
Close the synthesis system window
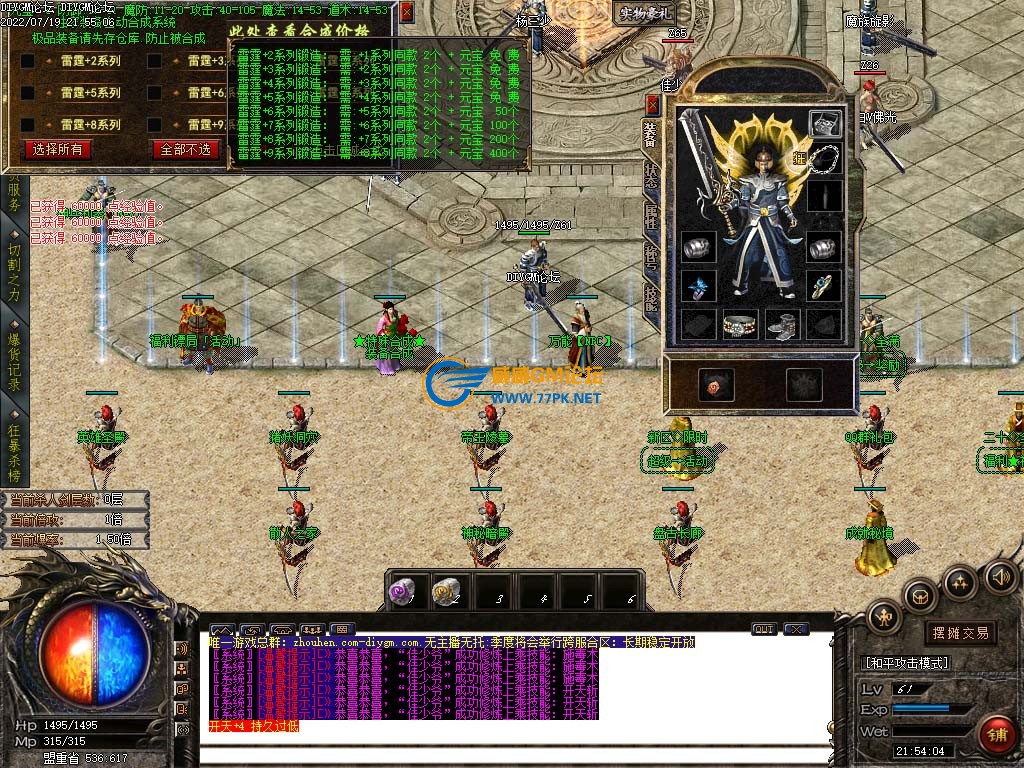point(406,12)
